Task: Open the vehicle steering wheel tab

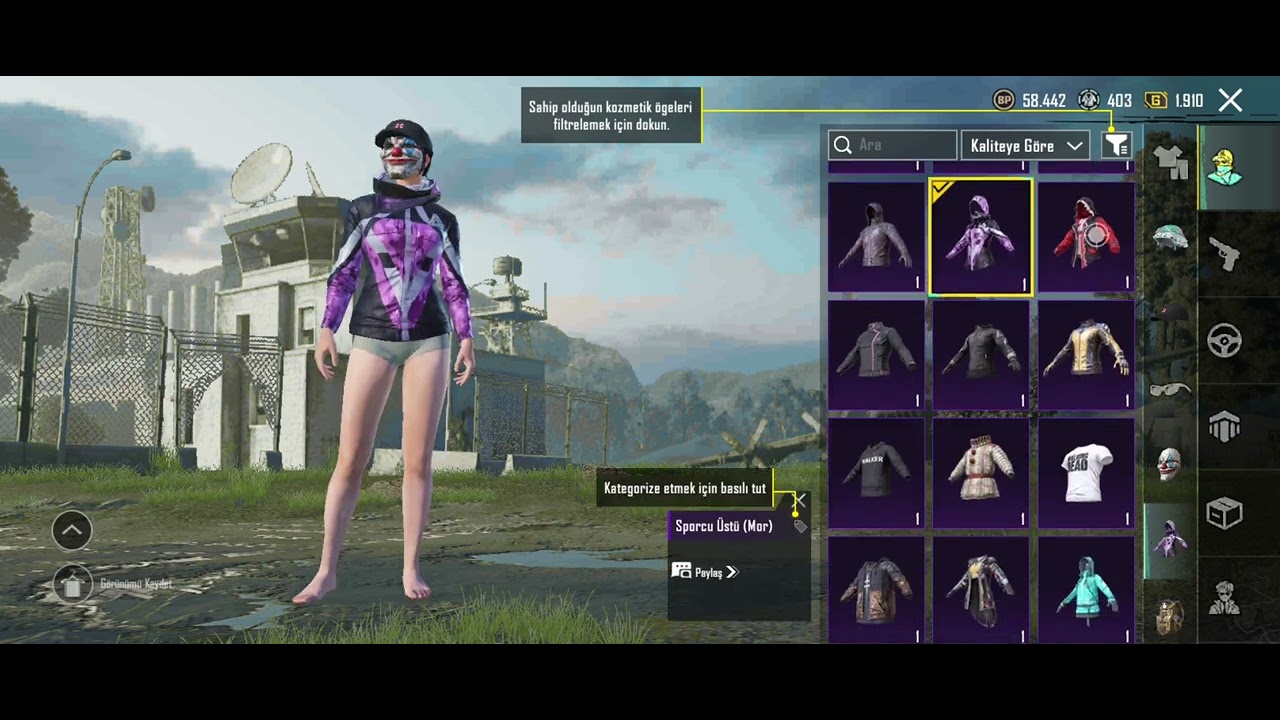Action: 1225,341
